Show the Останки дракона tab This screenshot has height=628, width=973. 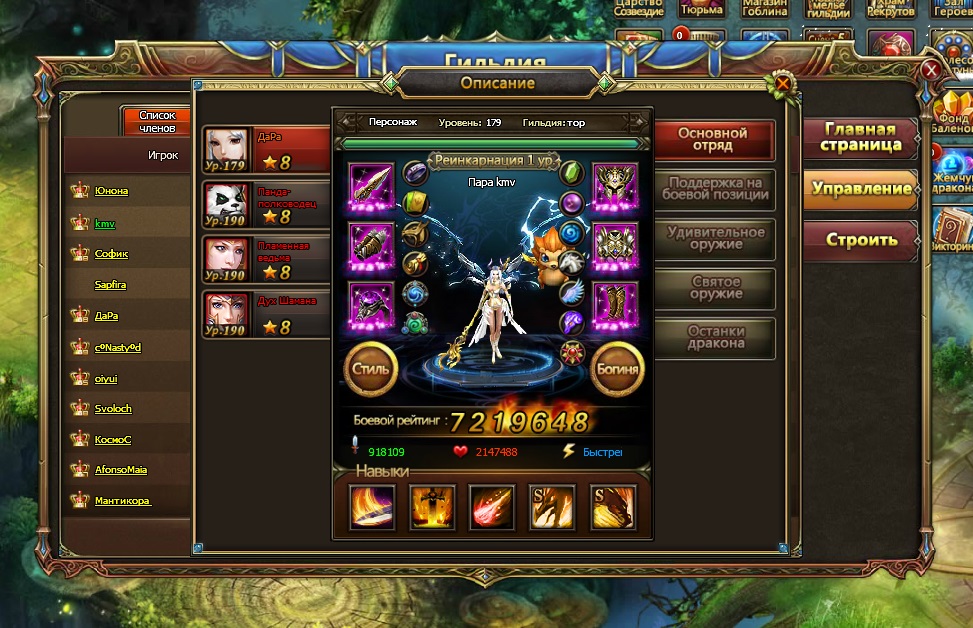[715, 337]
